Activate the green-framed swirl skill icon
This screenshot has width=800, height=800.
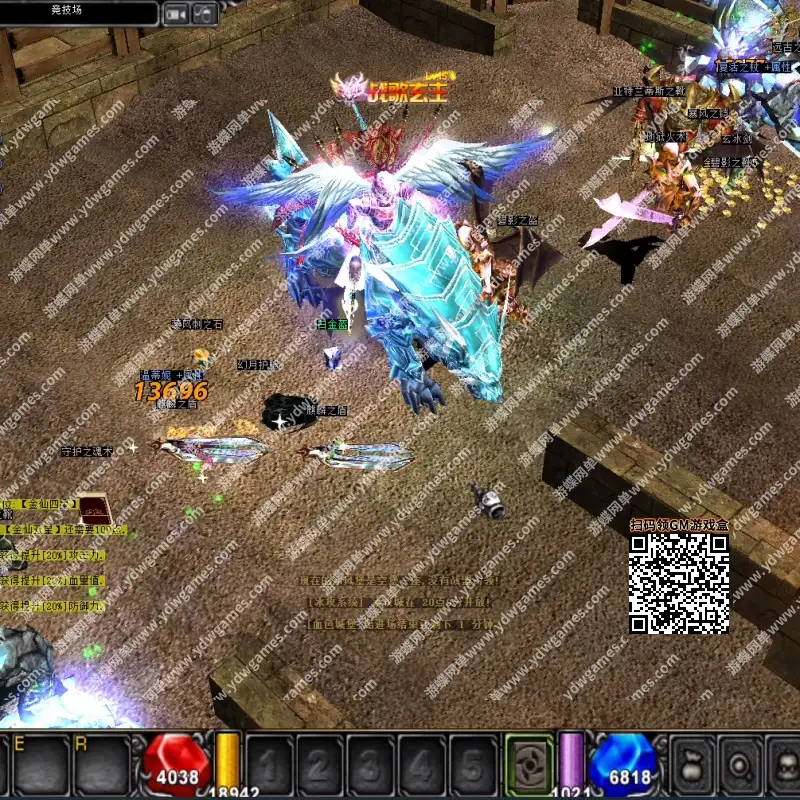[x=529, y=765]
